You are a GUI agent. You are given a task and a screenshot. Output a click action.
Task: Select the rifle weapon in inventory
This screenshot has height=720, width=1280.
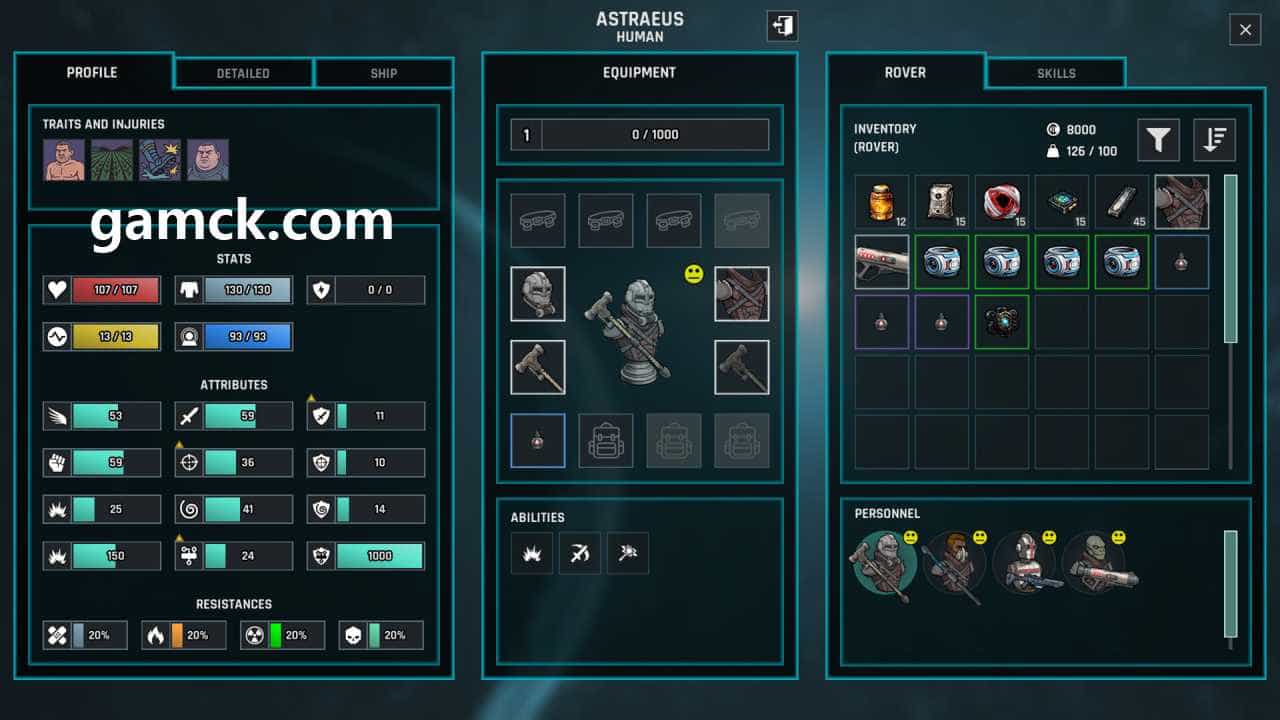pyautogui.click(x=881, y=262)
